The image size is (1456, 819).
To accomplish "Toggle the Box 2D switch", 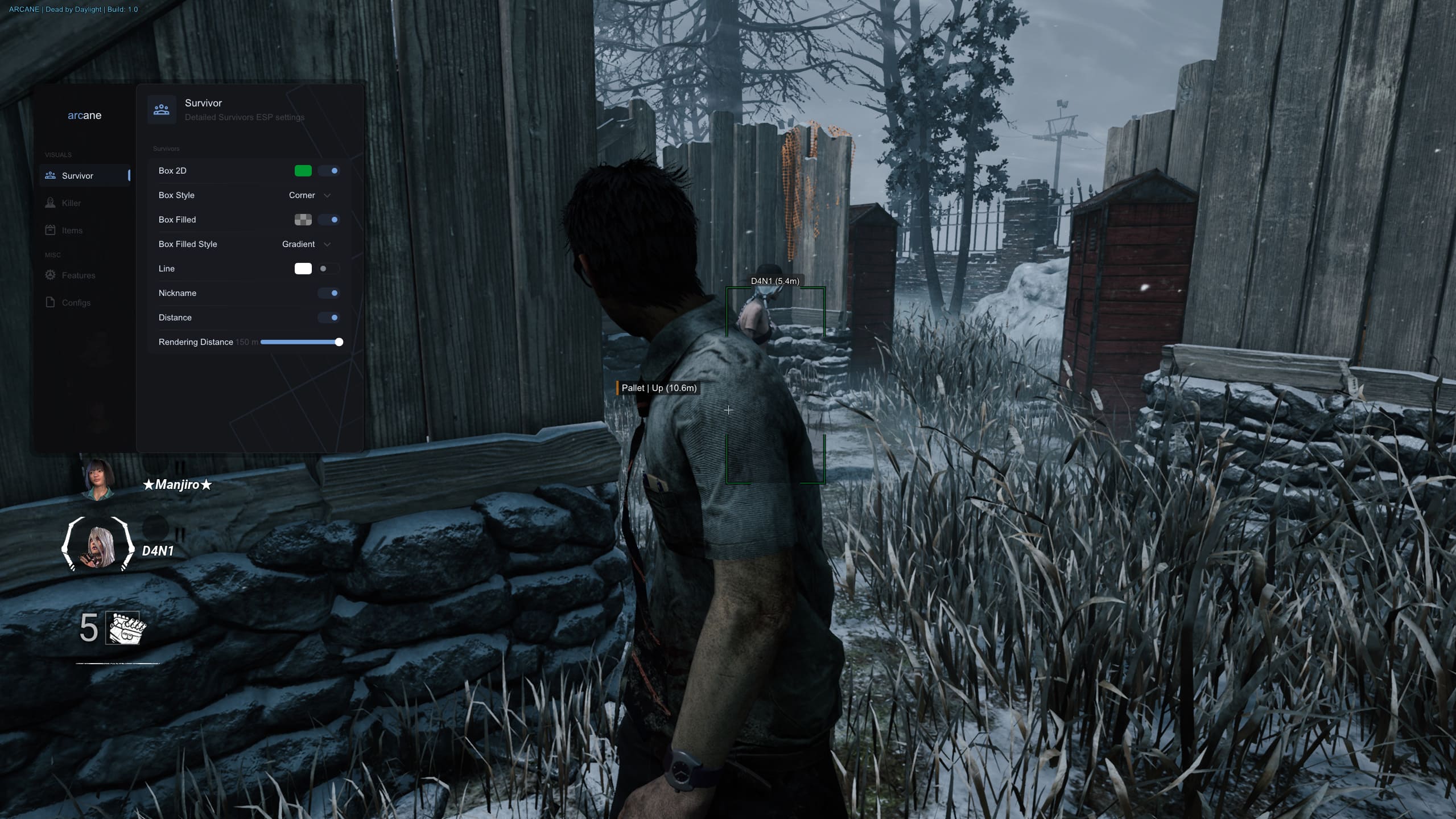I will coord(329,171).
